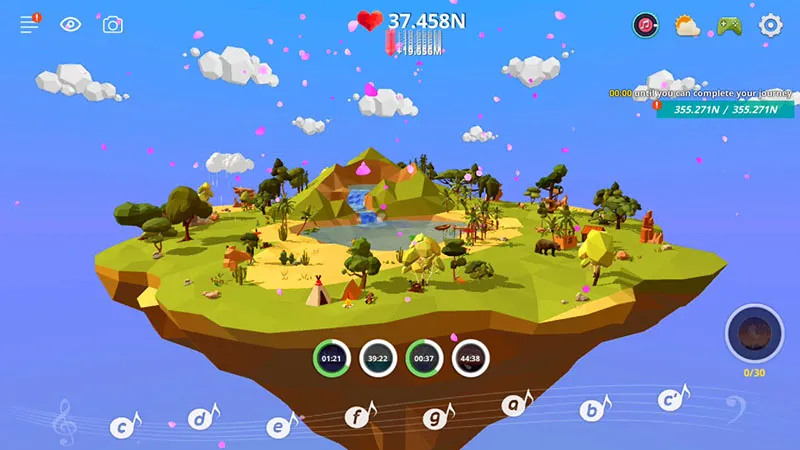Click the journey progress bar 355.271N
The height and width of the screenshot is (450, 800).
724,110
